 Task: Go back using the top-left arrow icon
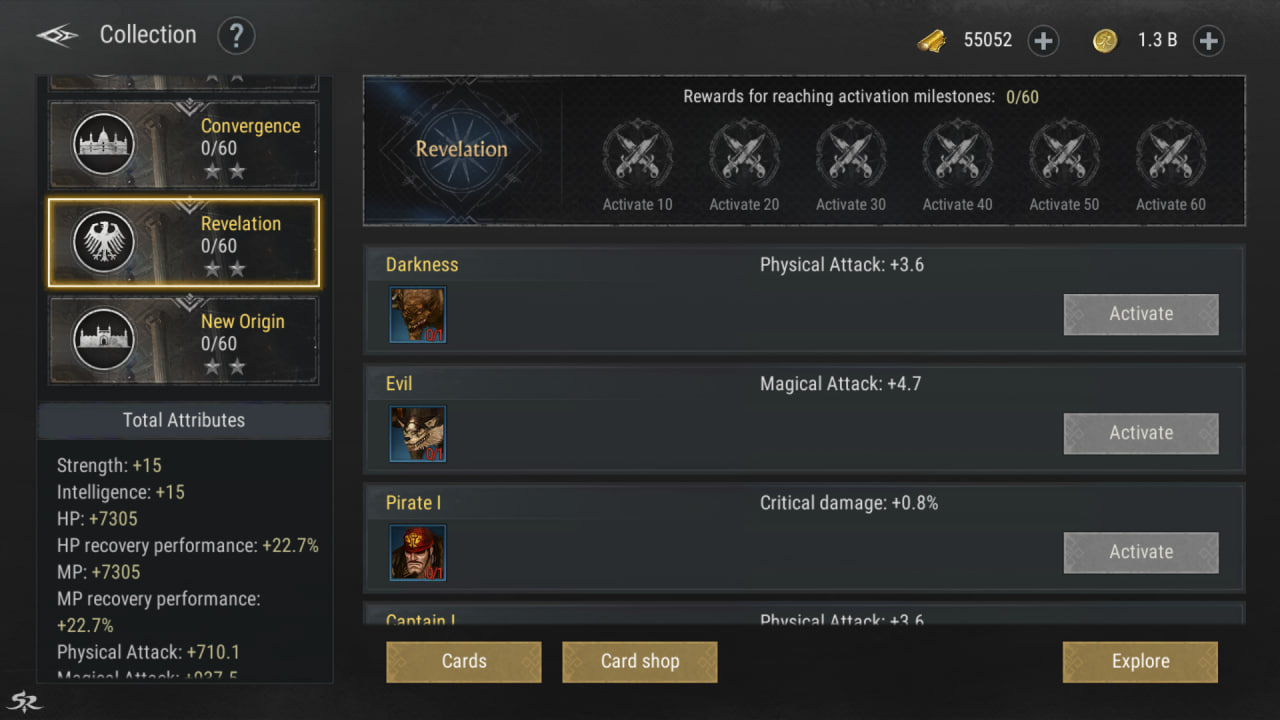[57, 36]
